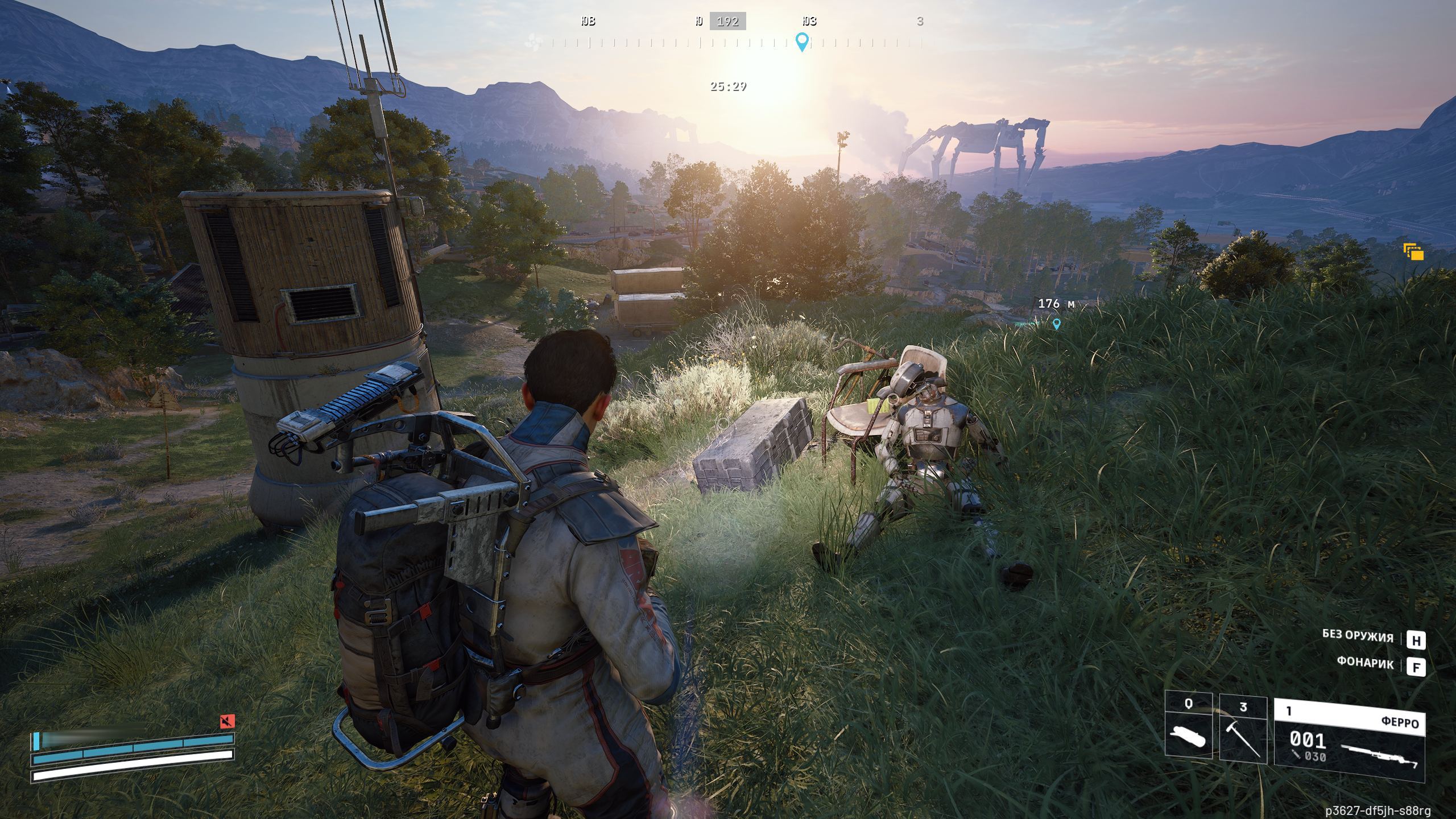Image resolution: width=1456 pixels, height=819 pixels.
Task: Click the blue waypoint marker on the compass
Action: pyautogui.click(x=802, y=42)
